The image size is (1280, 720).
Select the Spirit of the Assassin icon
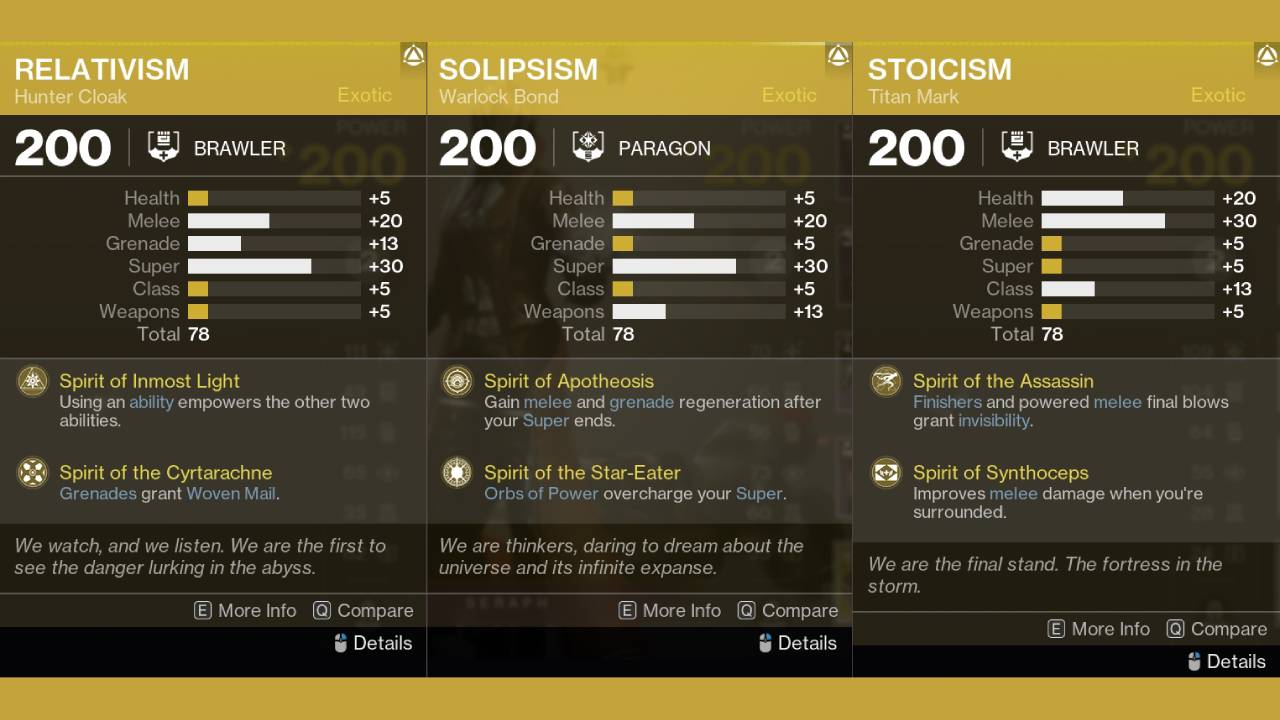pyautogui.click(x=885, y=383)
